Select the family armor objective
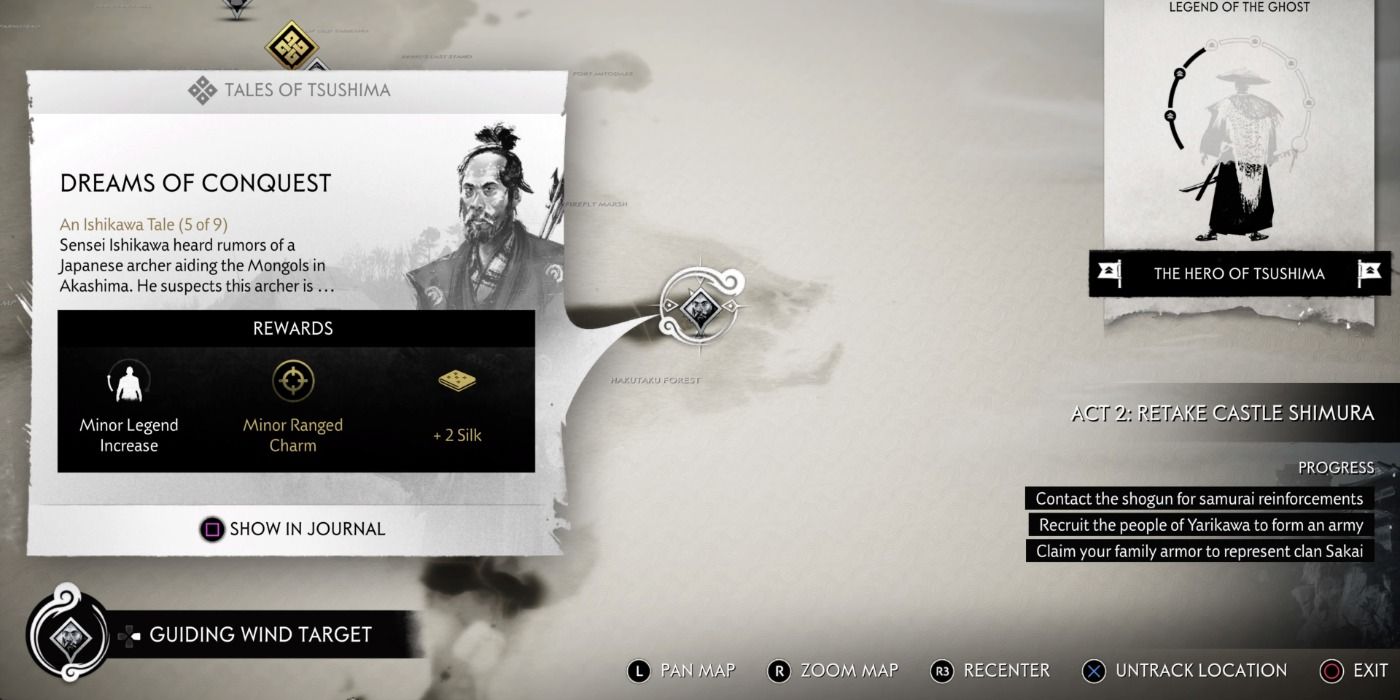The height and width of the screenshot is (700, 1400). click(1199, 551)
